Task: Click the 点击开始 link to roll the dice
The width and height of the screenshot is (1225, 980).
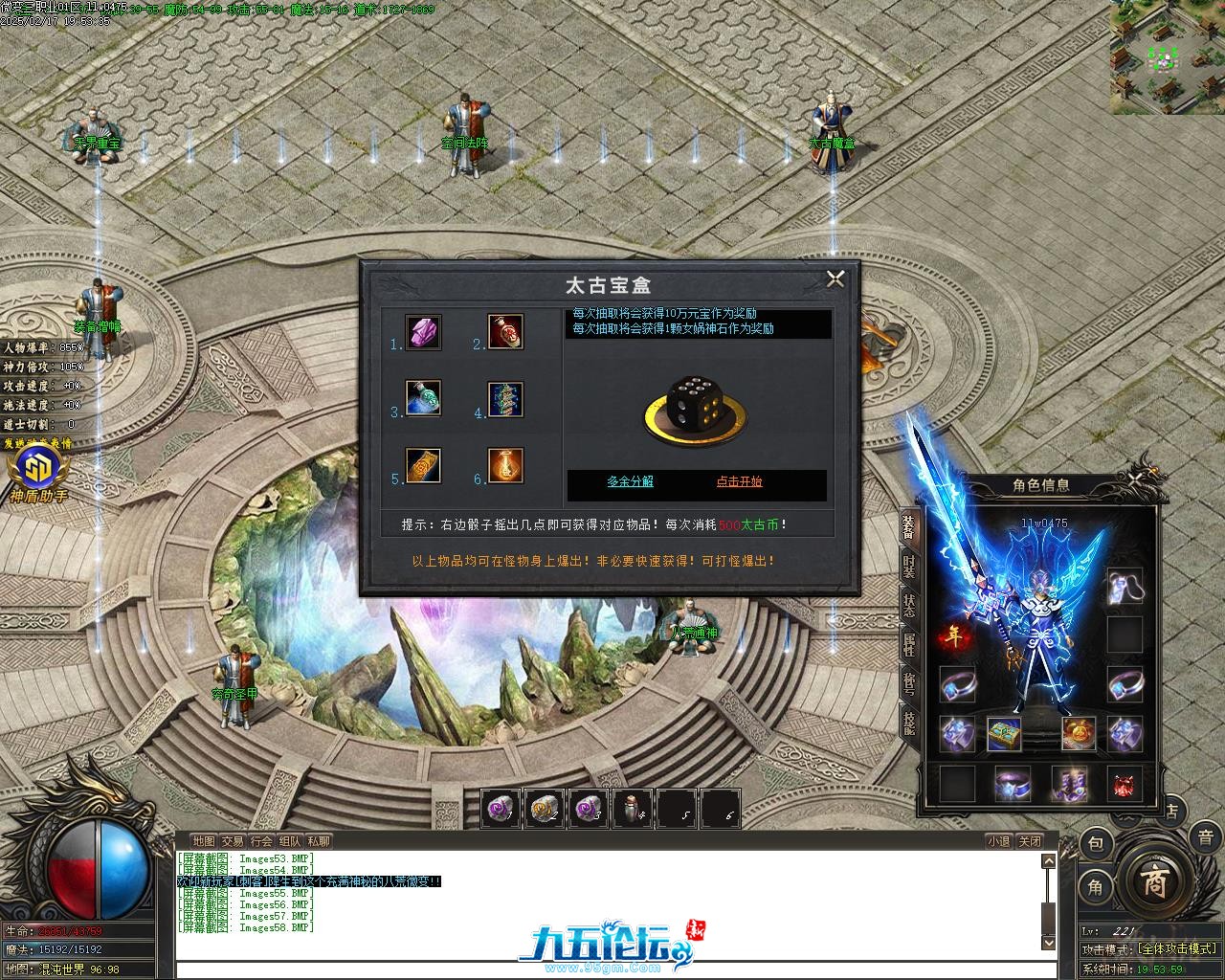Action: pyautogui.click(x=740, y=481)
